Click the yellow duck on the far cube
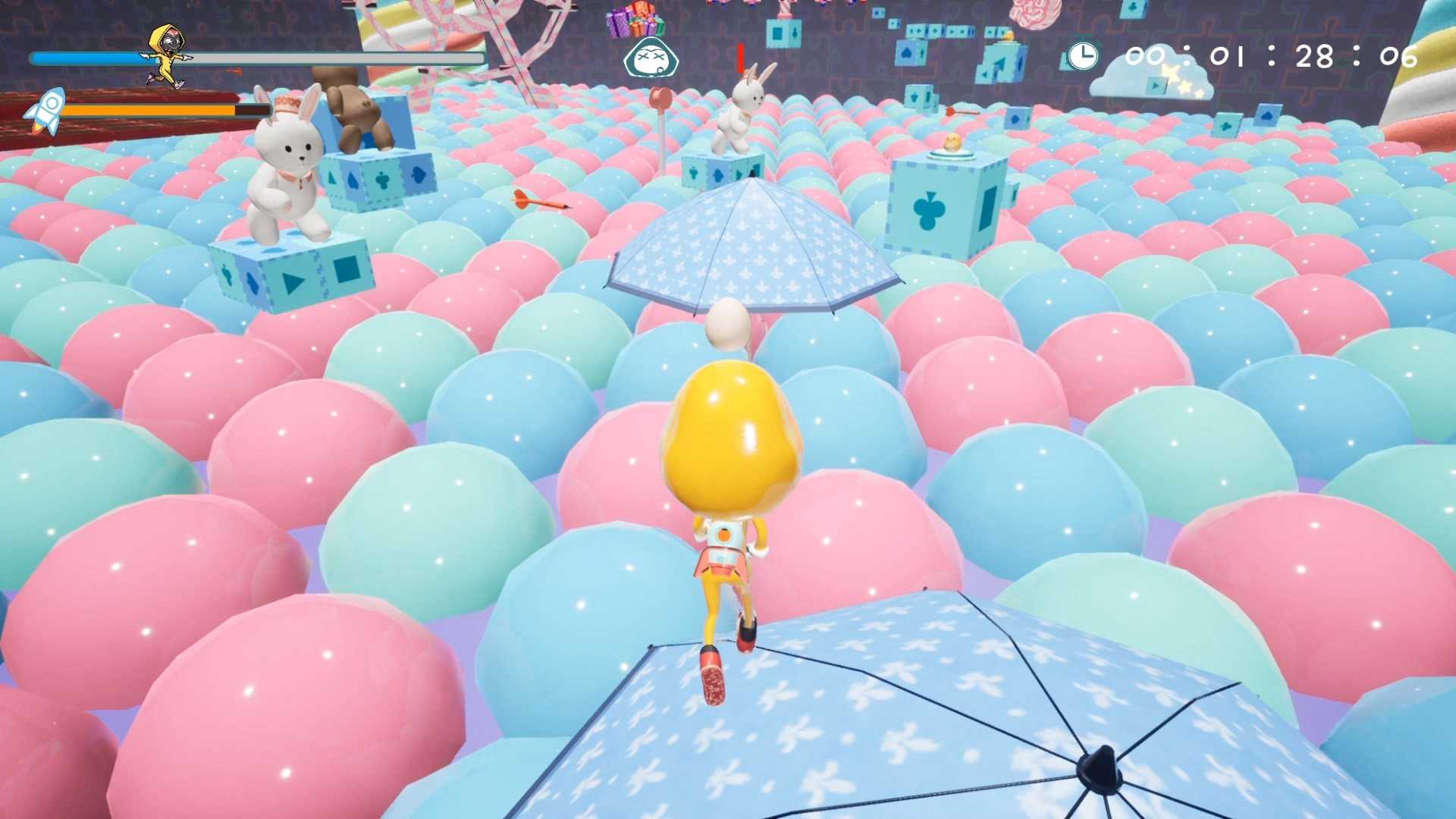 click(954, 140)
